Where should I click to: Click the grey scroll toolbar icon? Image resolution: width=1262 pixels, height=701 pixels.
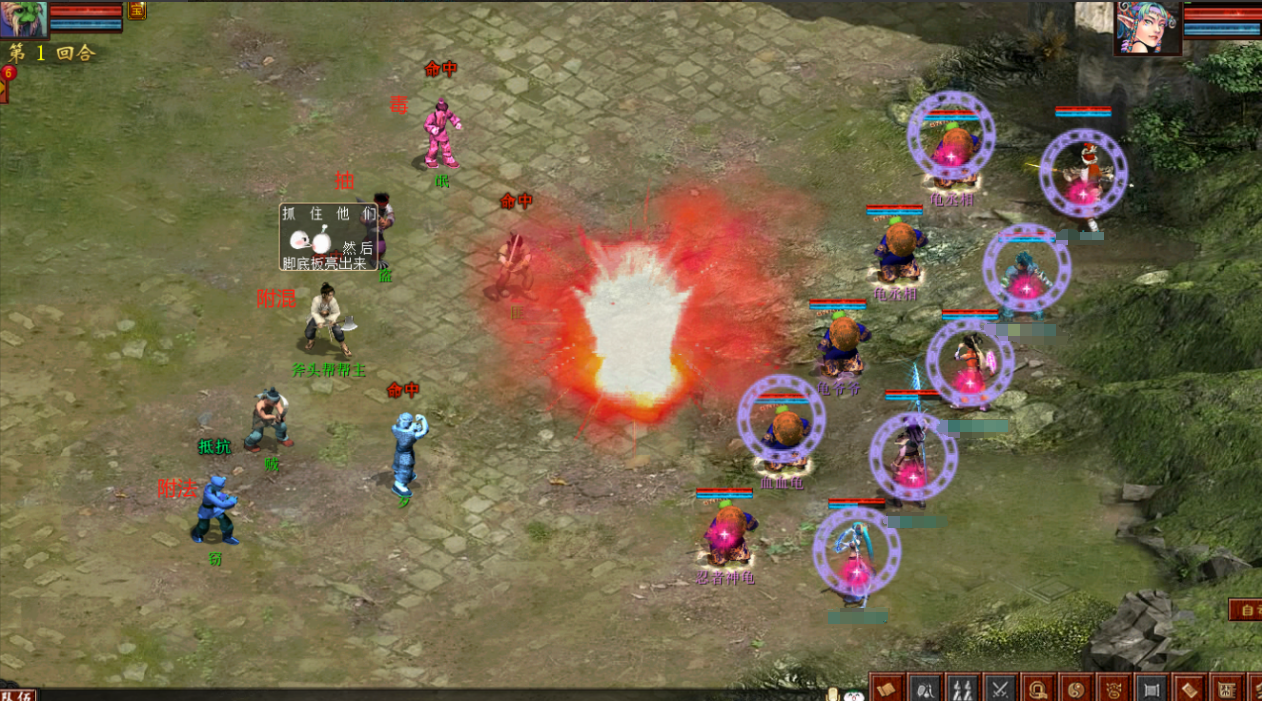click(x=1152, y=687)
